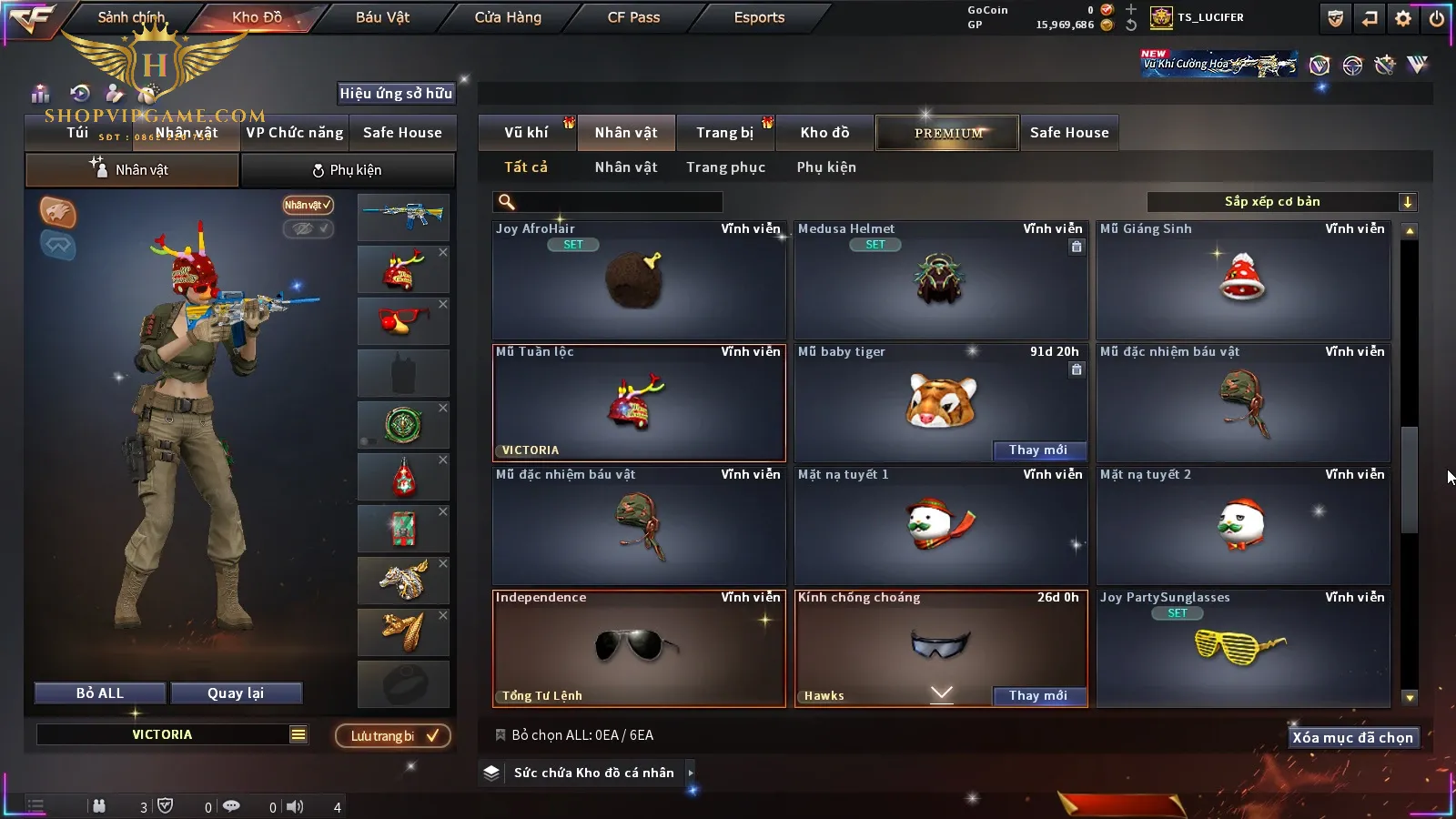The height and width of the screenshot is (819, 1456).
Task: Click the Bỏ ALL button
Action: [100, 693]
